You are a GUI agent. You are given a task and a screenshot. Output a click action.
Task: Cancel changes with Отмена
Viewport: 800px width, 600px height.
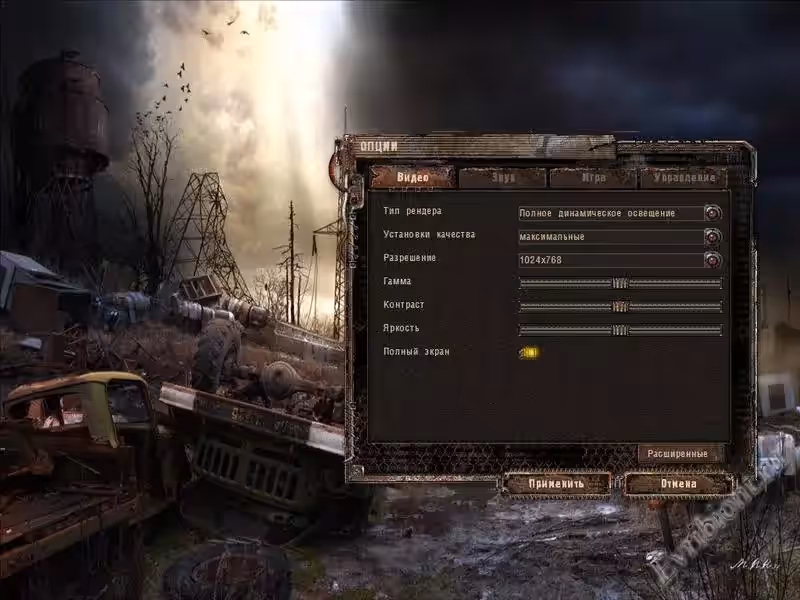(x=678, y=484)
